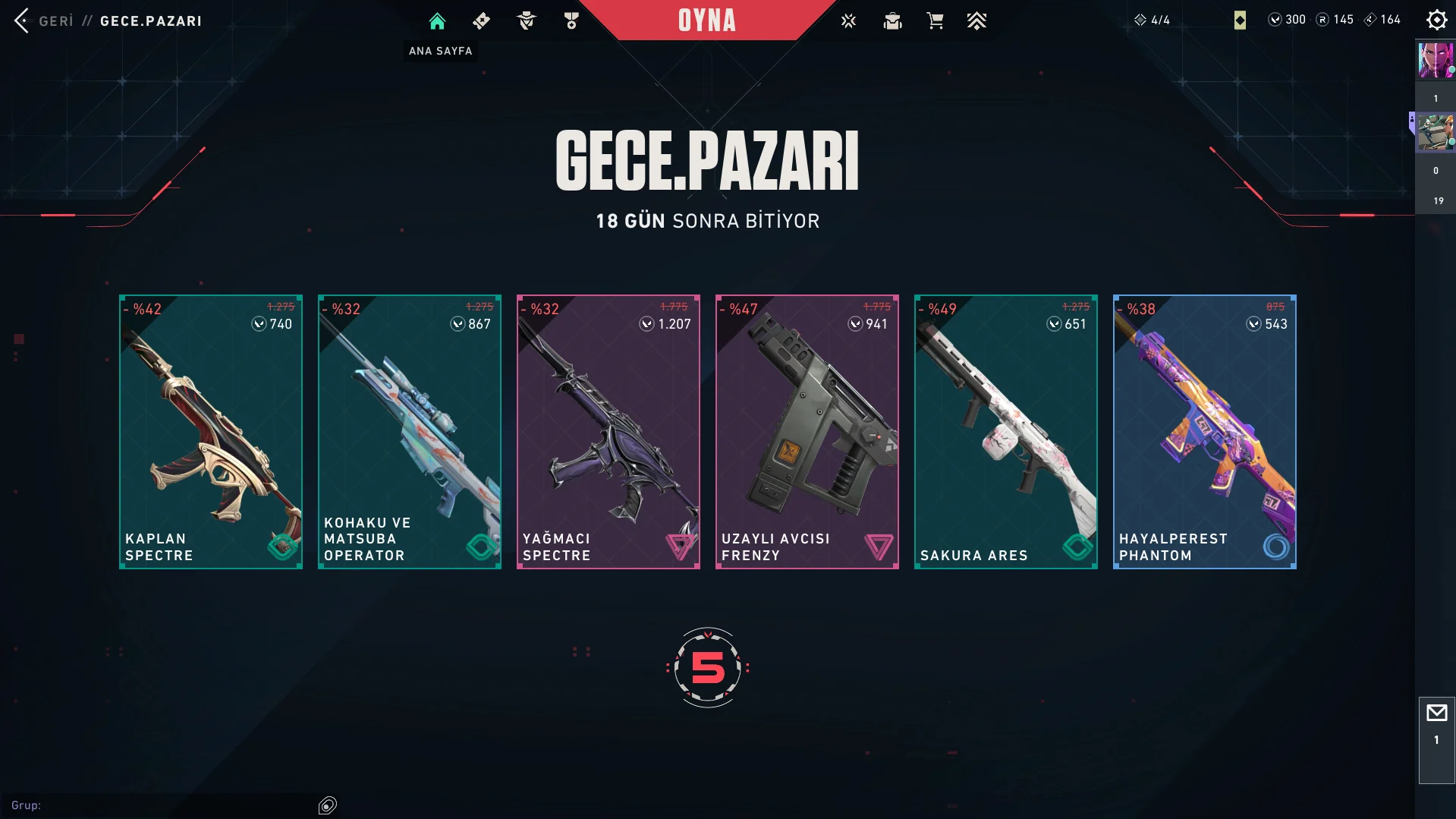The height and width of the screenshot is (819, 1456).
Task: Open the collection icon in top bar
Action: (892, 21)
